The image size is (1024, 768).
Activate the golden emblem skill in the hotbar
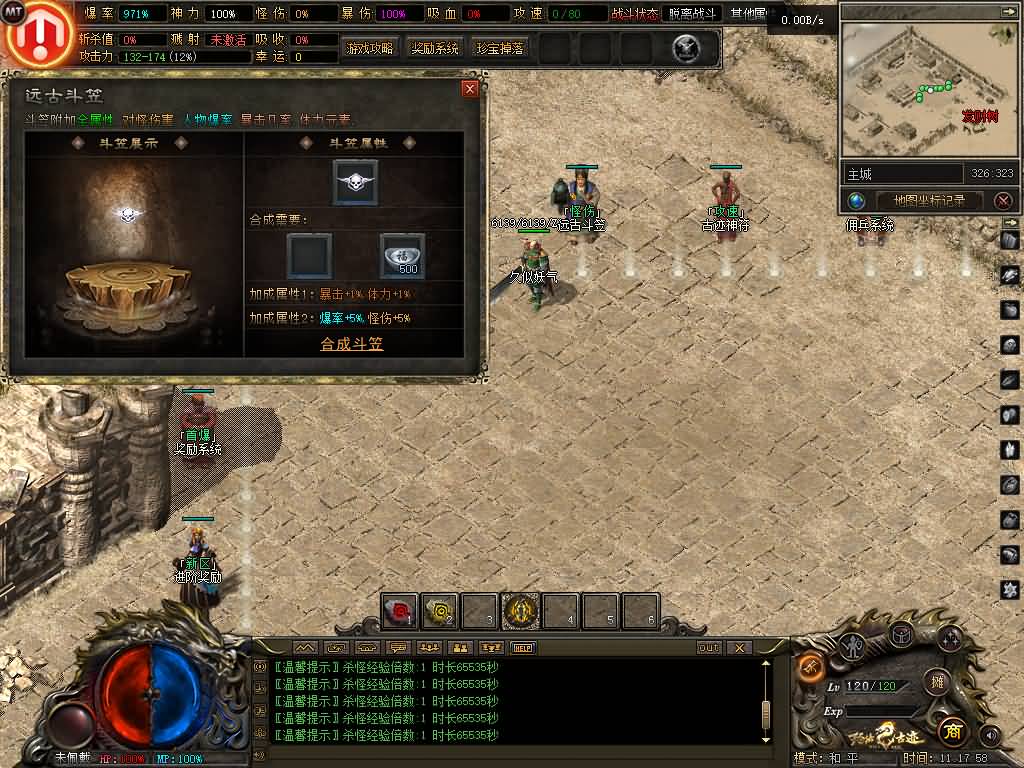point(521,610)
